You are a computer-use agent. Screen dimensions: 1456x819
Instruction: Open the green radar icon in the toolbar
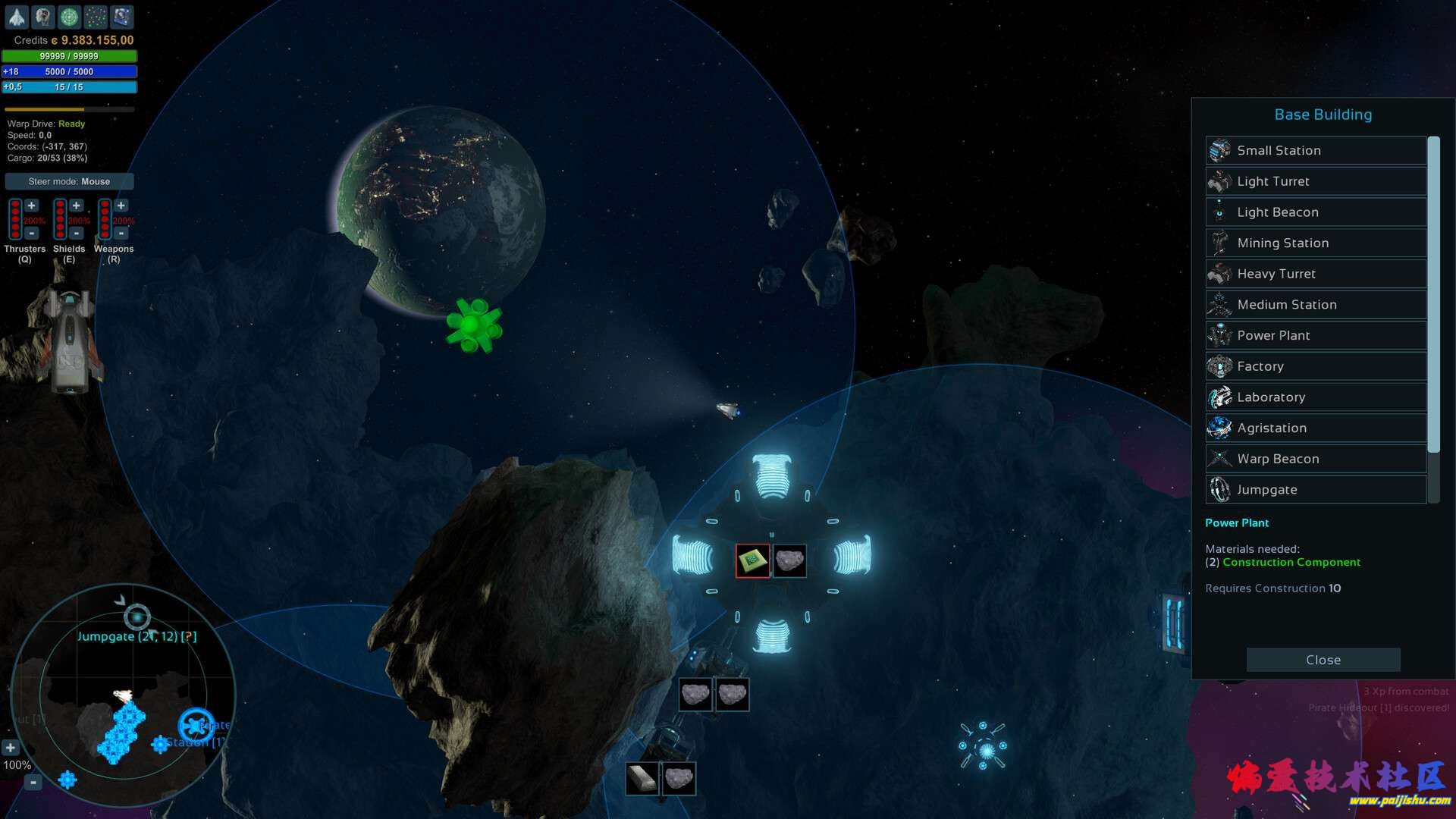point(69,17)
